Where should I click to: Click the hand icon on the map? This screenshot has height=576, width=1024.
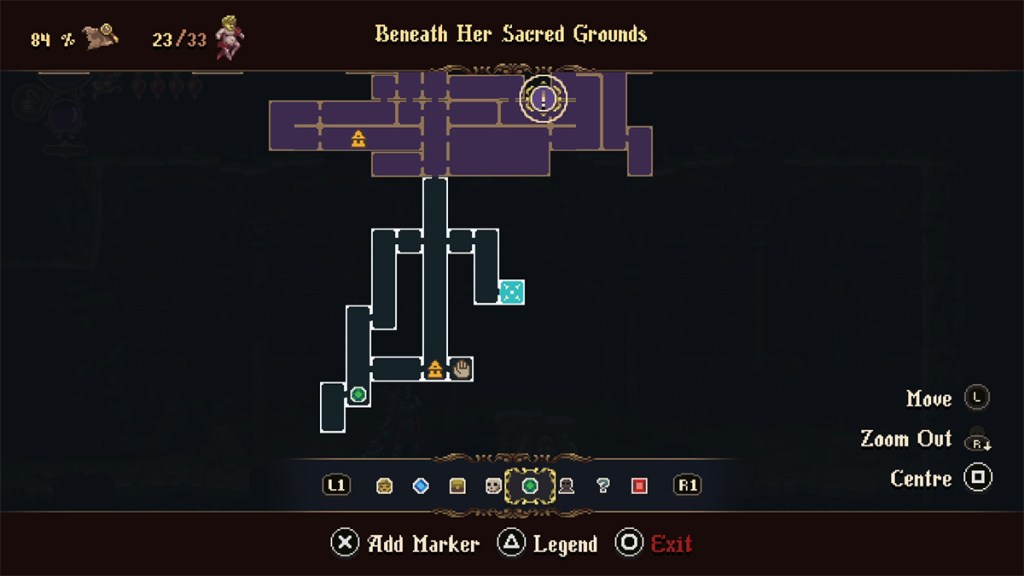(461, 369)
